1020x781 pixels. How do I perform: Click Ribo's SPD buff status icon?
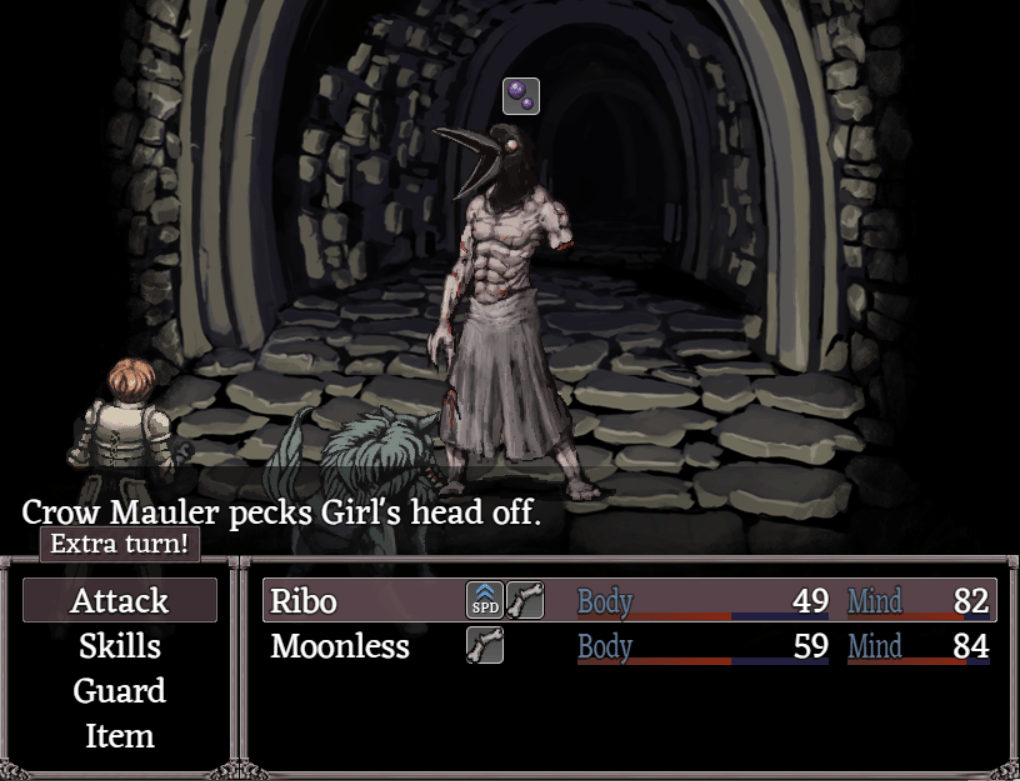(x=485, y=601)
